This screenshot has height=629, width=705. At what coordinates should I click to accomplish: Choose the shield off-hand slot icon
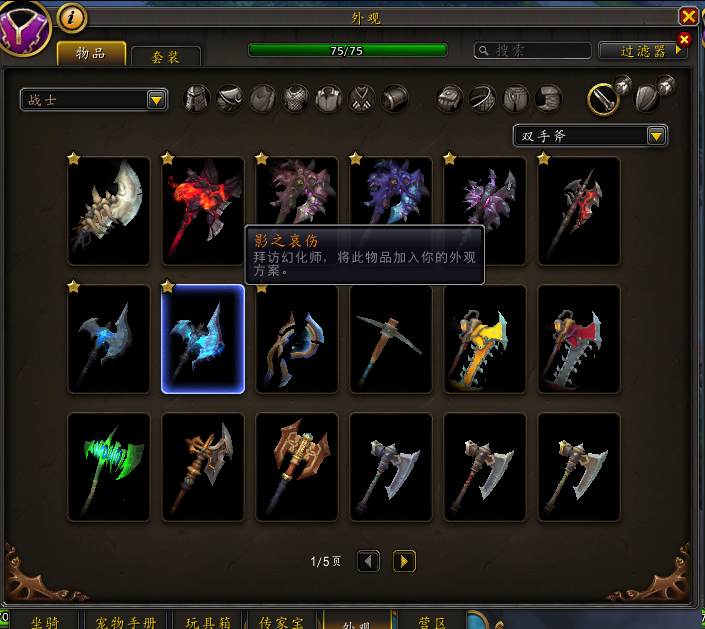[x=649, y=98]
